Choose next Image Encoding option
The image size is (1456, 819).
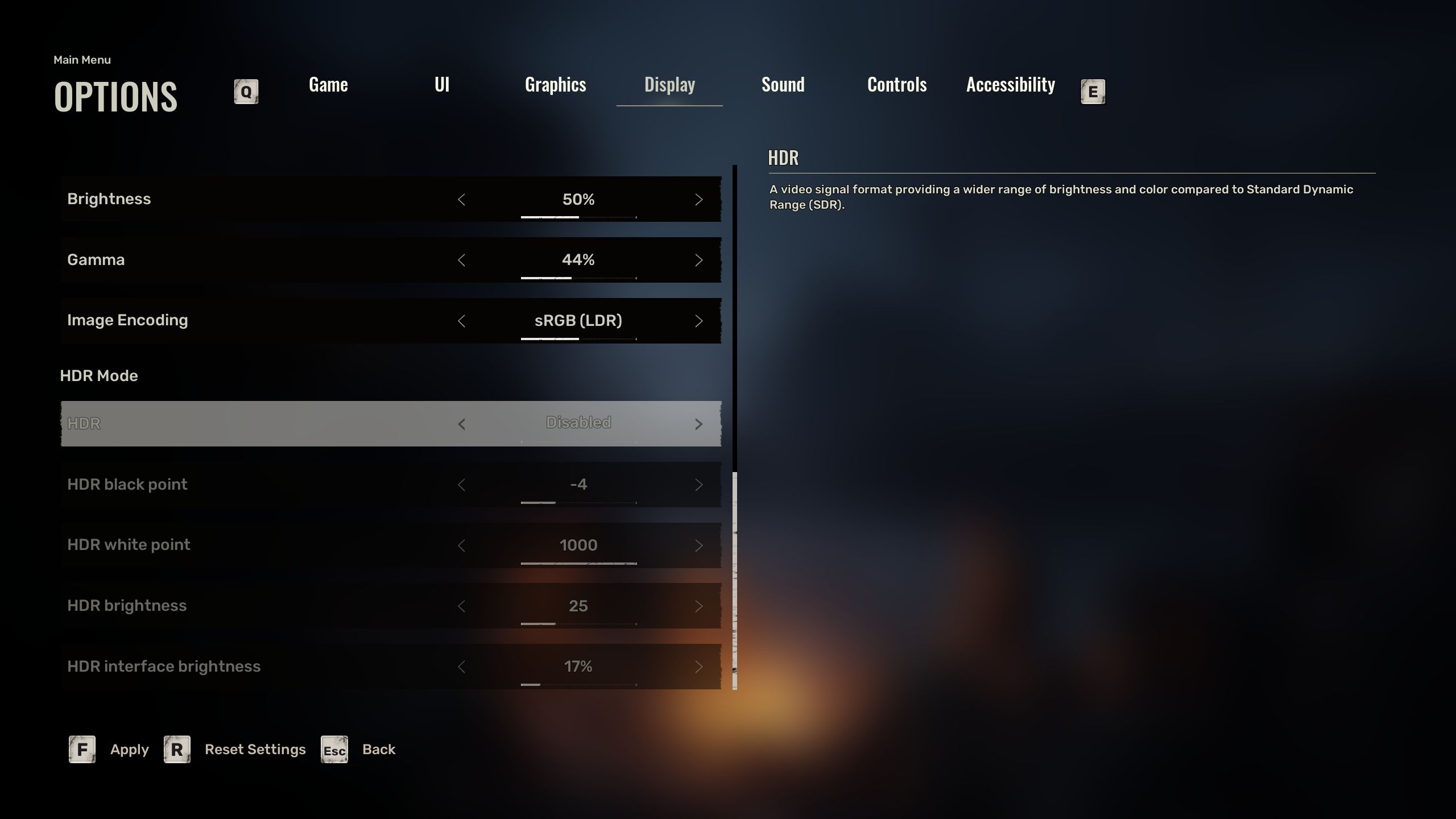coord(698,321)
